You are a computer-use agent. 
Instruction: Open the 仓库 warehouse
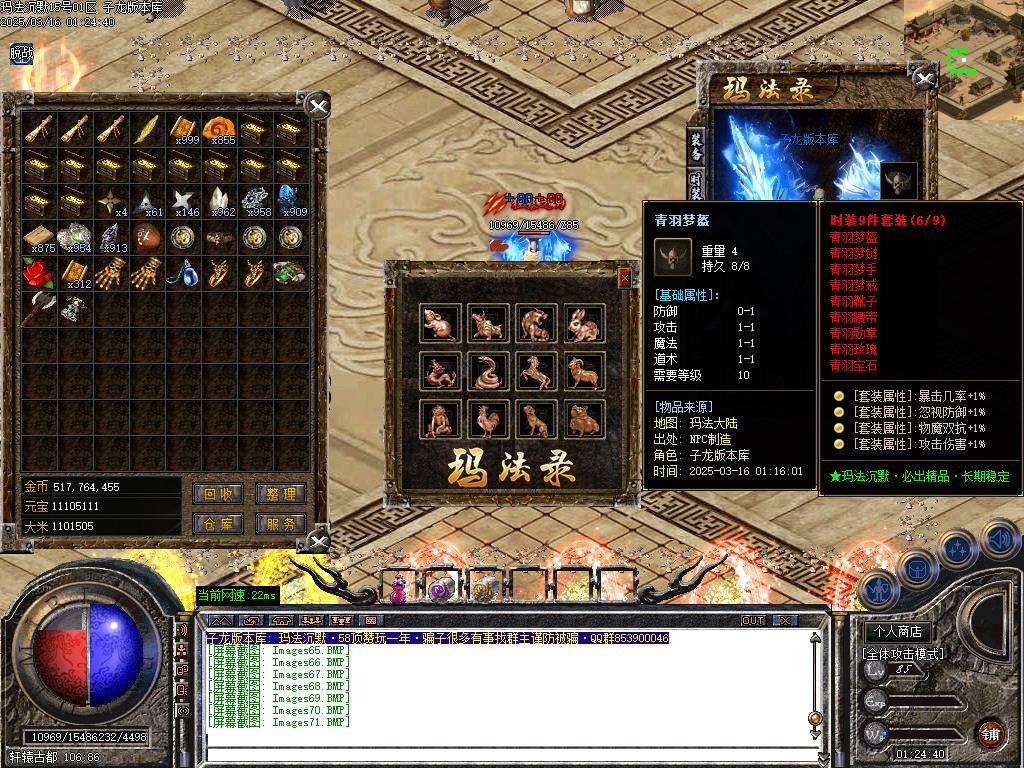[218, 524]
